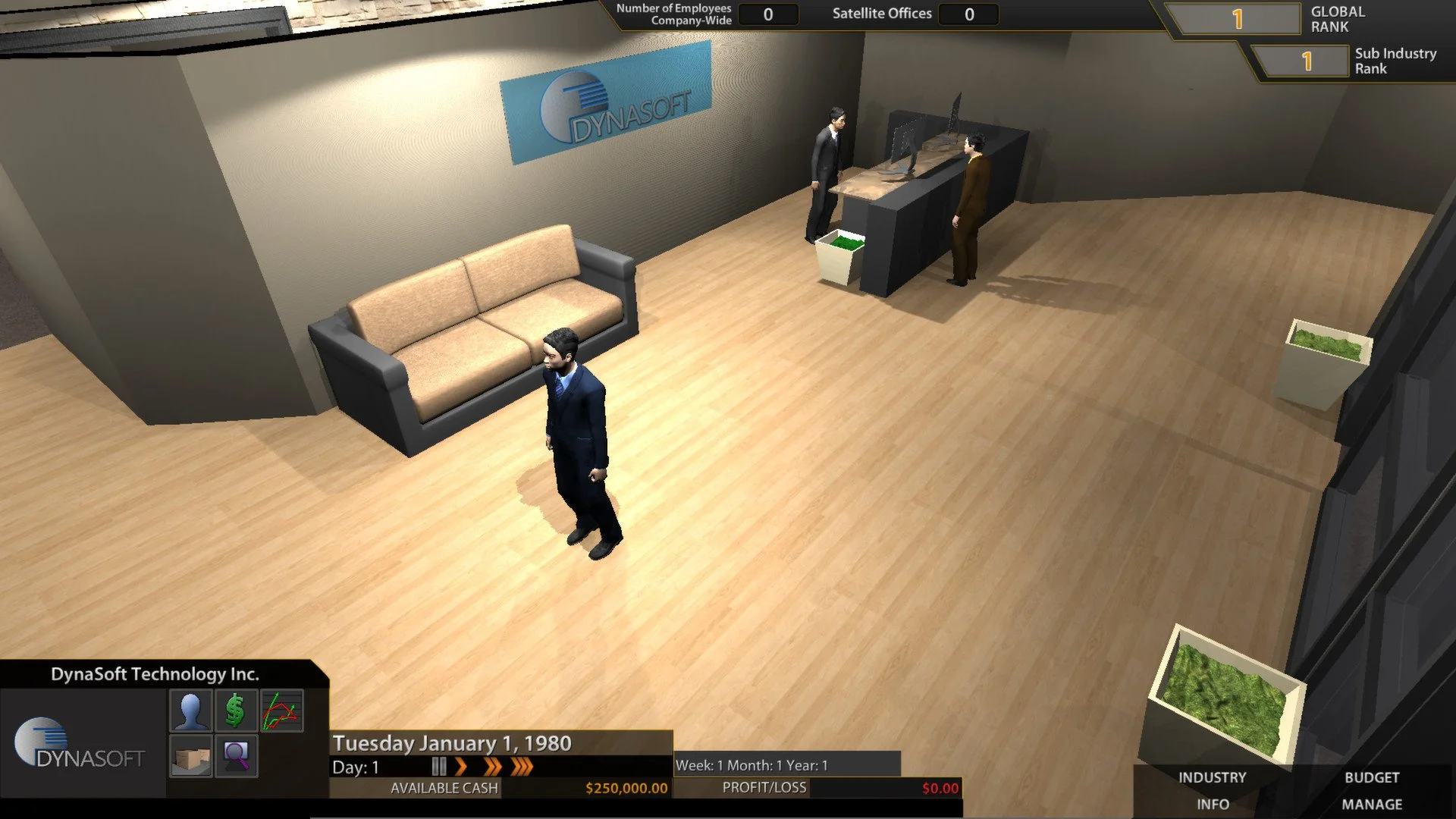Click the DynaSoft Technology Inc. title bar
The width and height of the screenshot is (1456, 819).
coord(155,673)
